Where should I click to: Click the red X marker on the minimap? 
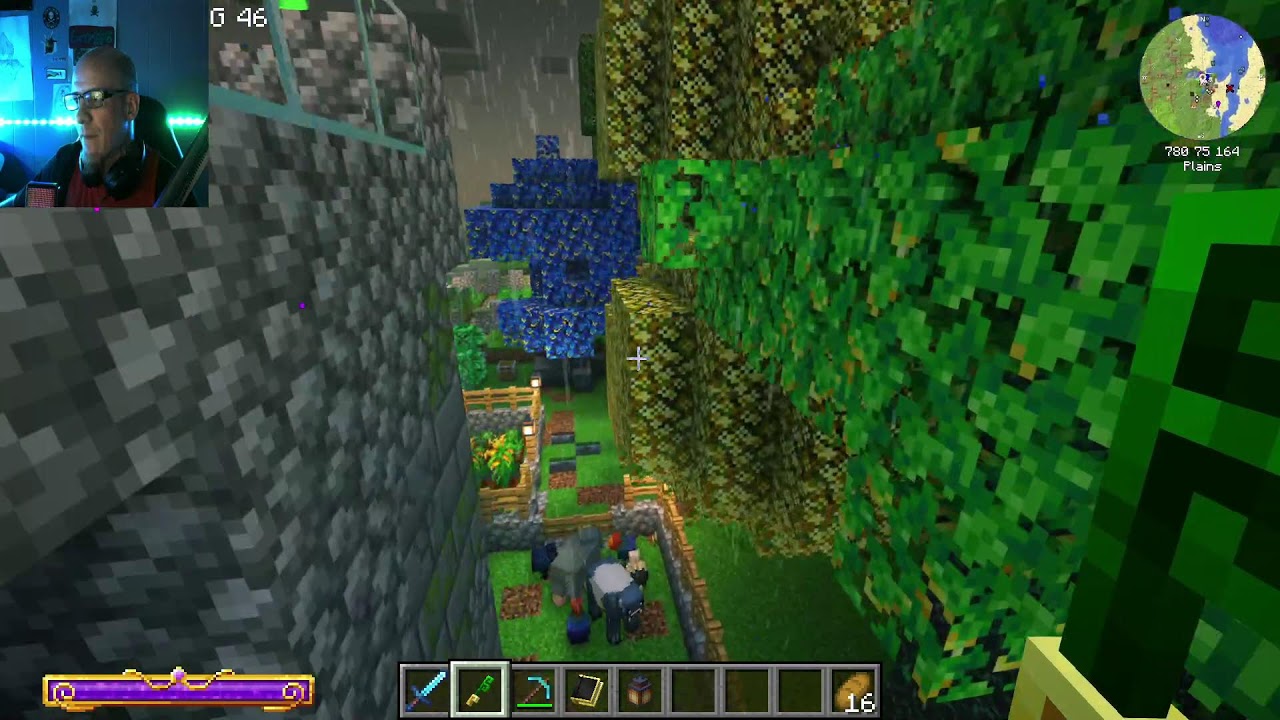point(1230,88)
